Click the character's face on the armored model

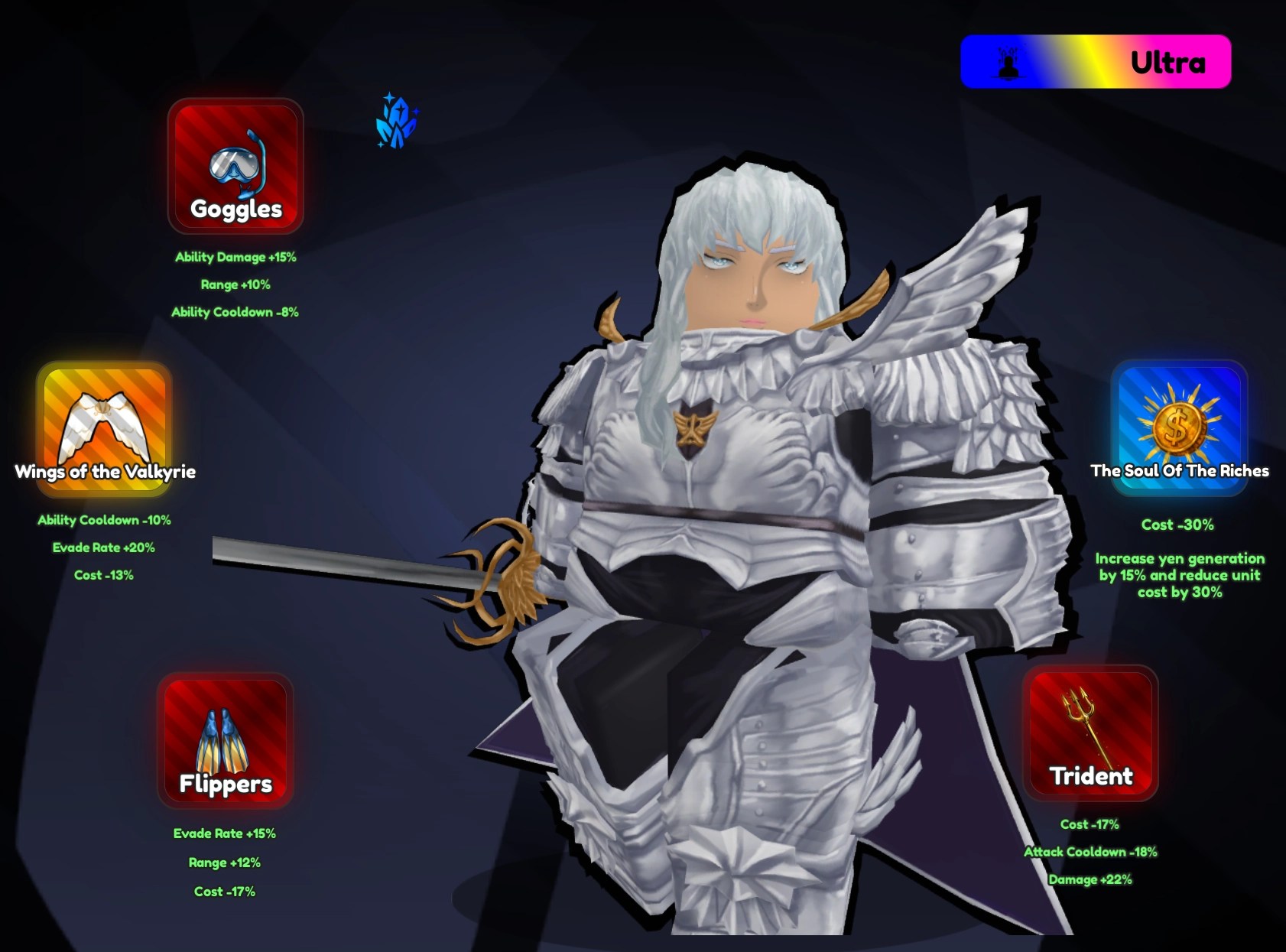pos(753,268)
